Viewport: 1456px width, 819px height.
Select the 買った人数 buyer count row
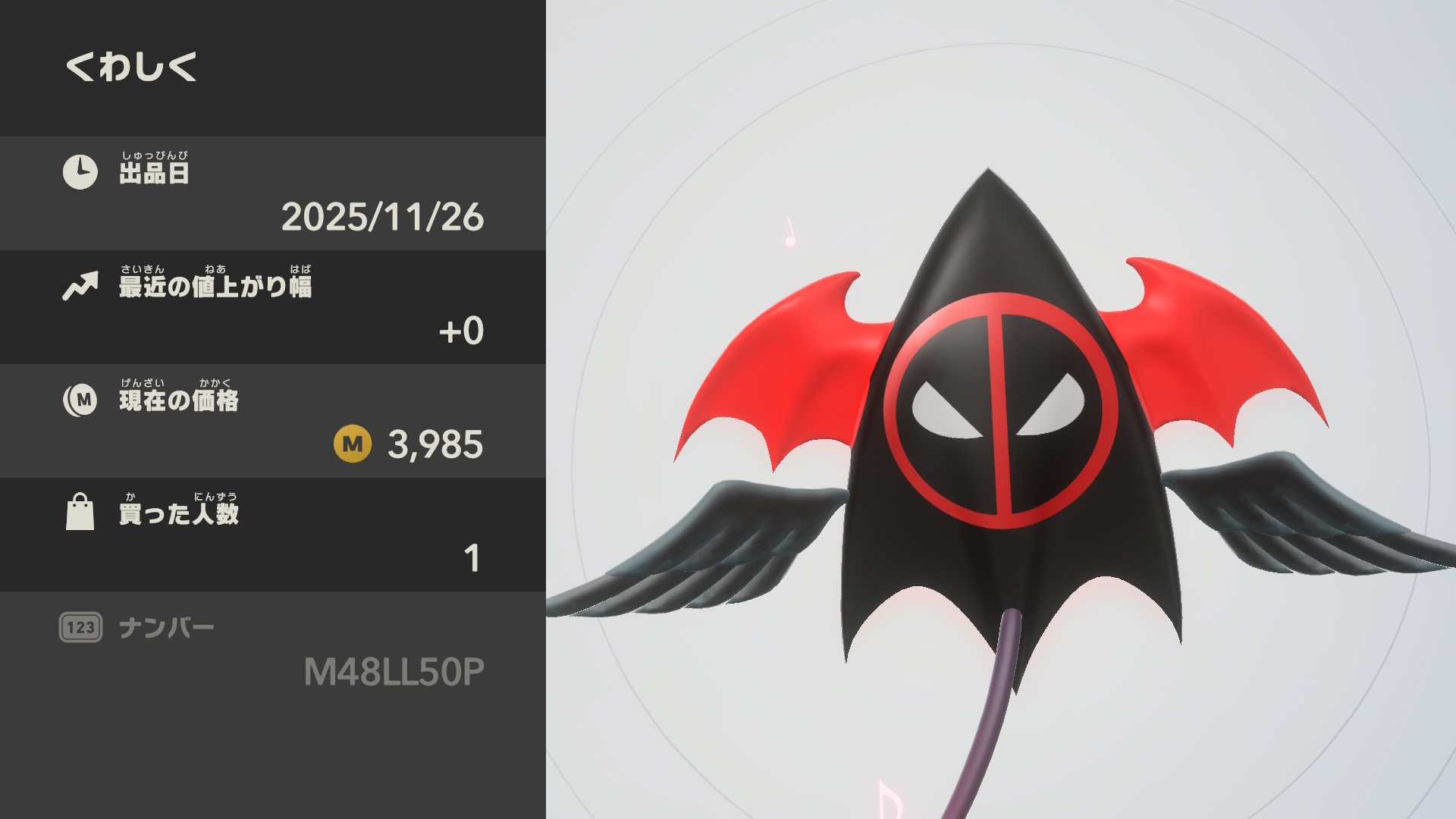[273, 535]
